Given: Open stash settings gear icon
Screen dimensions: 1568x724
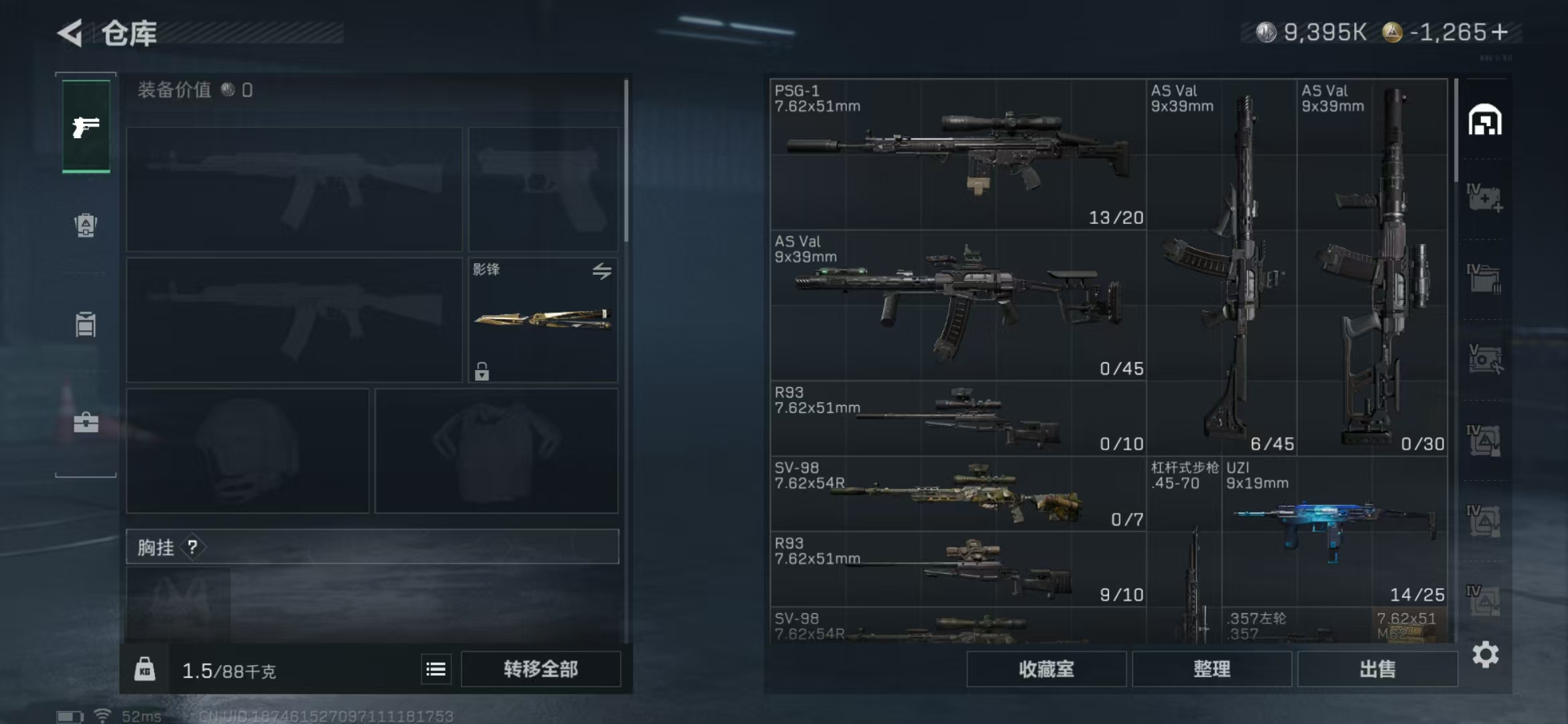Looking at the screenshot, I should click(x=1485, y=654).
